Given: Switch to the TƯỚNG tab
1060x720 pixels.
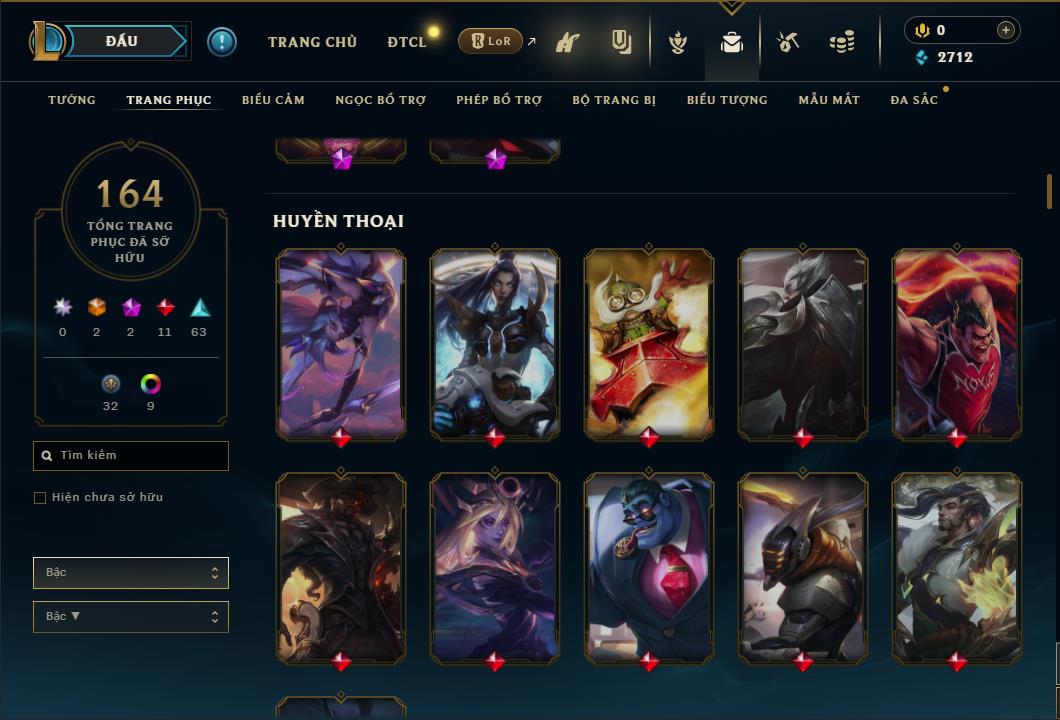Looking at the screenshot, I should (x=72, y=100).
